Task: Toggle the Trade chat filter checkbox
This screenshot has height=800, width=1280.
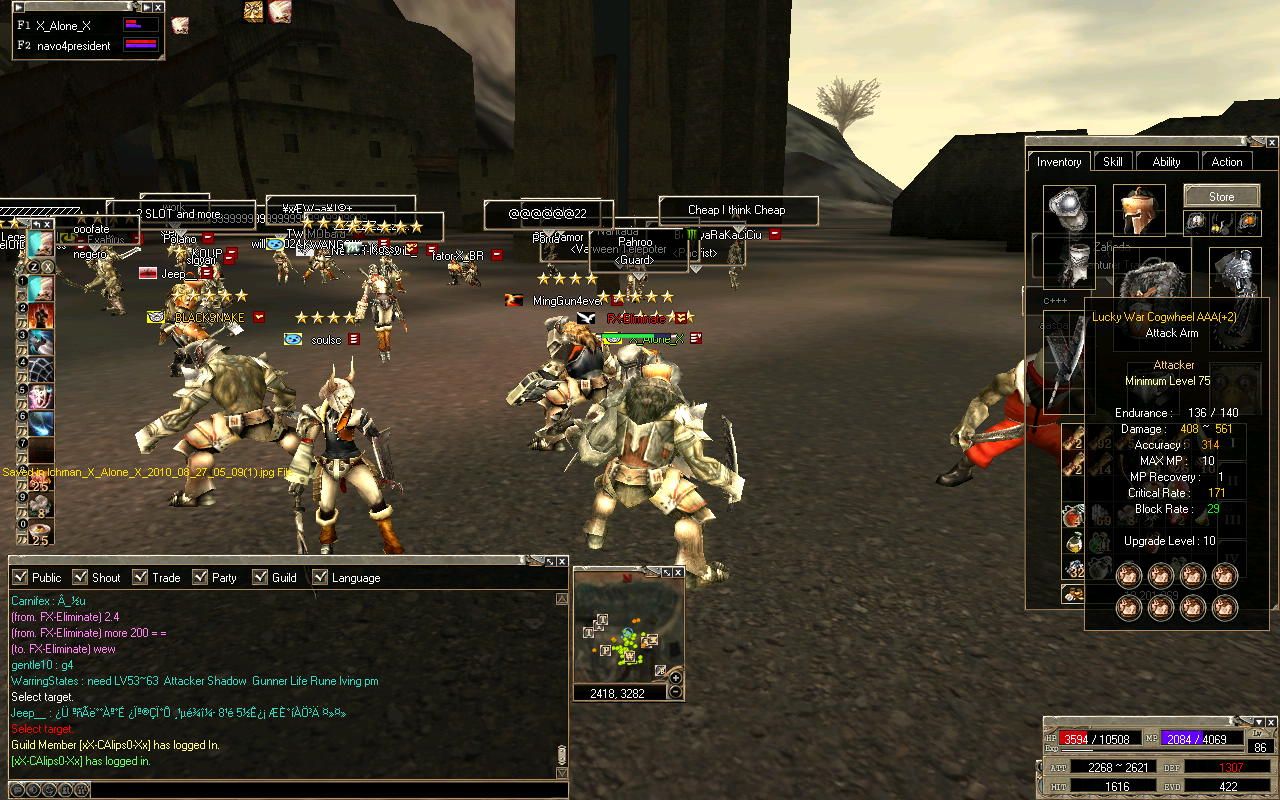Action: tap(140, 577)
